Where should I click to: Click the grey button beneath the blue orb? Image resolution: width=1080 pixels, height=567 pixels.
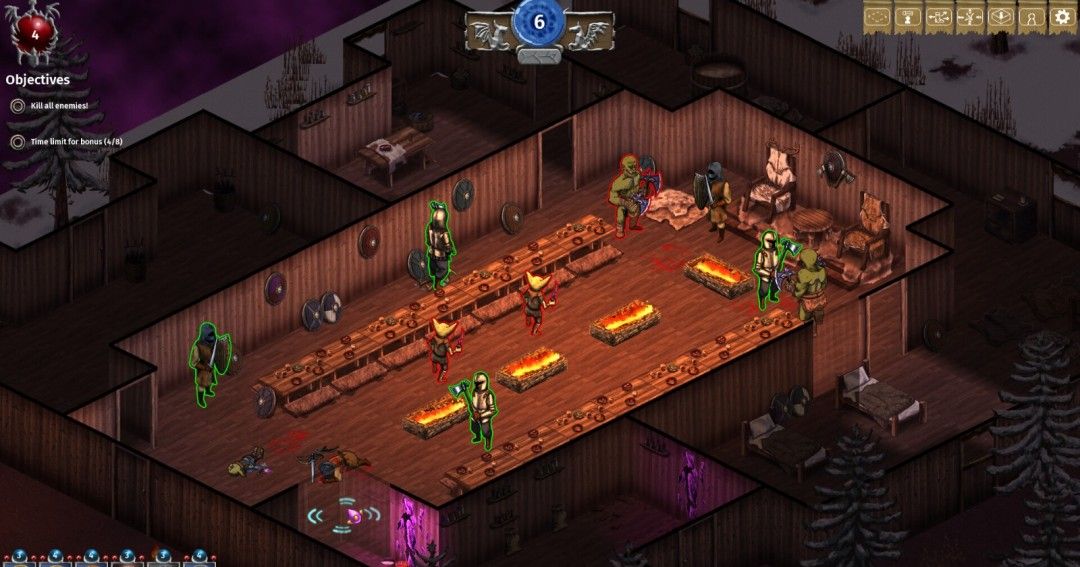coord(539,55)
